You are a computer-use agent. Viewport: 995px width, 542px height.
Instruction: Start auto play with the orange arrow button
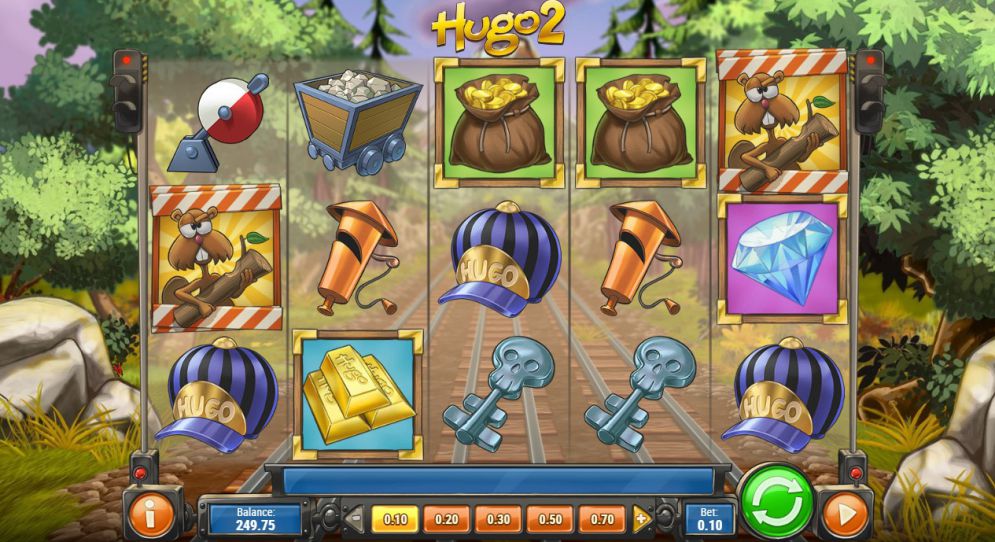tap(845, 516)
